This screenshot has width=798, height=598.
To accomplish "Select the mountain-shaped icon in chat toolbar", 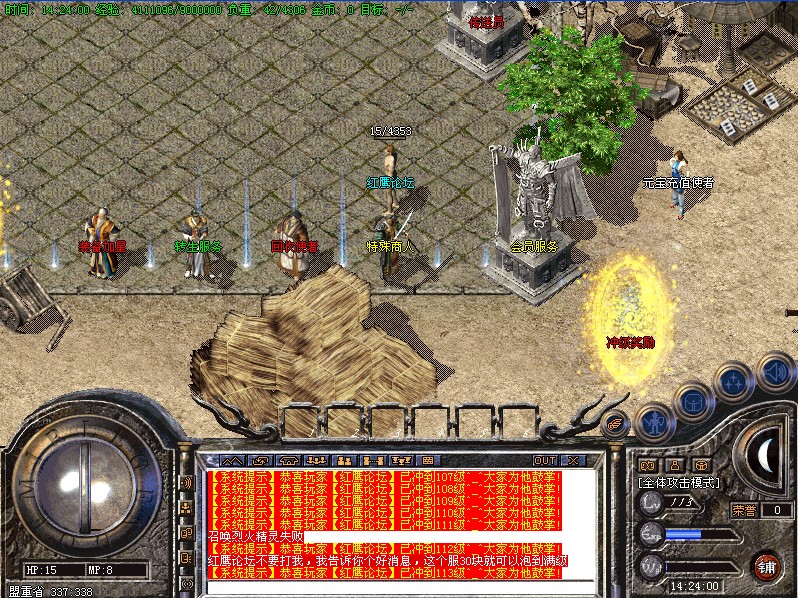I will [x=231, y=460].
